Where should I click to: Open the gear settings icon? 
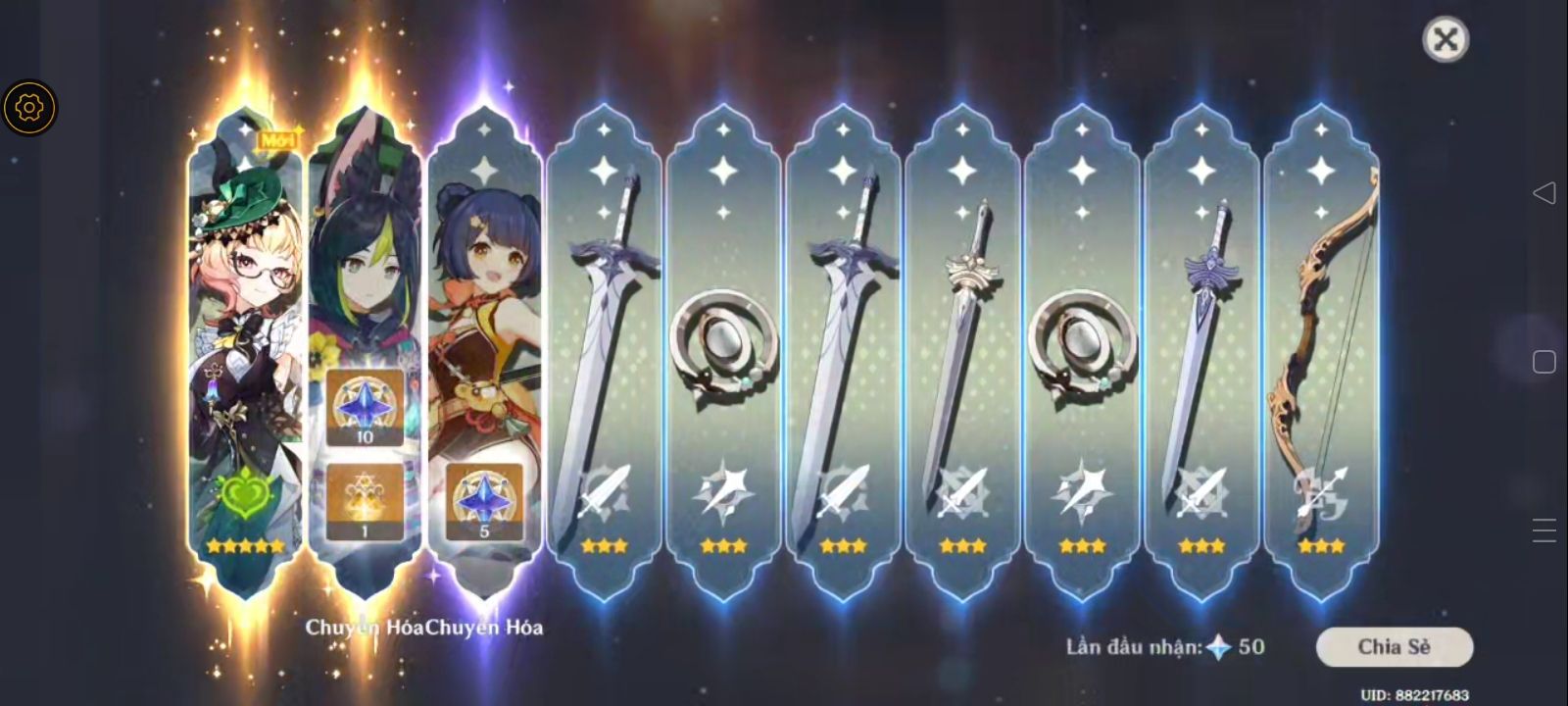tap(29, 107)
